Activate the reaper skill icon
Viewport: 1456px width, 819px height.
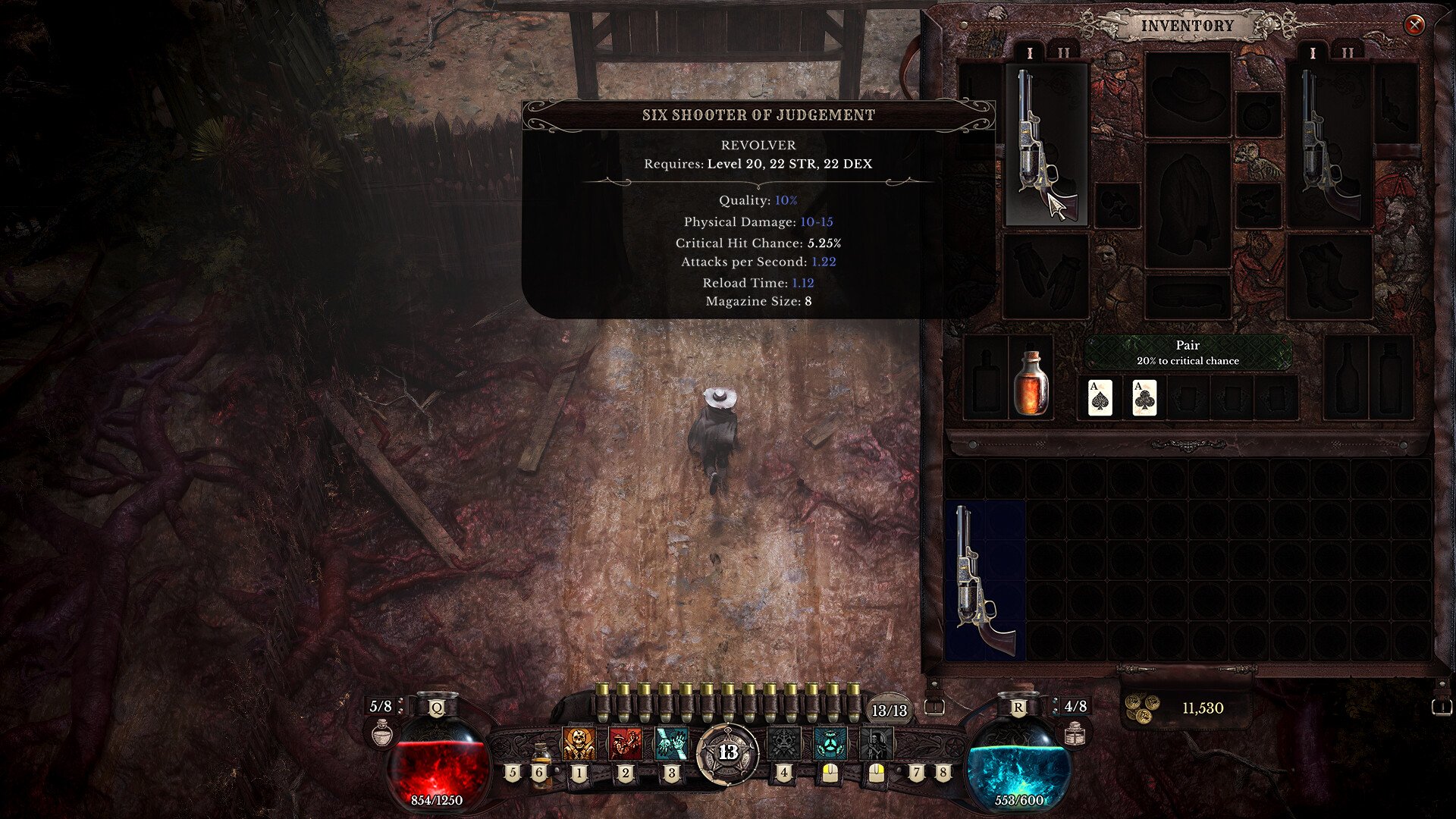876,744
